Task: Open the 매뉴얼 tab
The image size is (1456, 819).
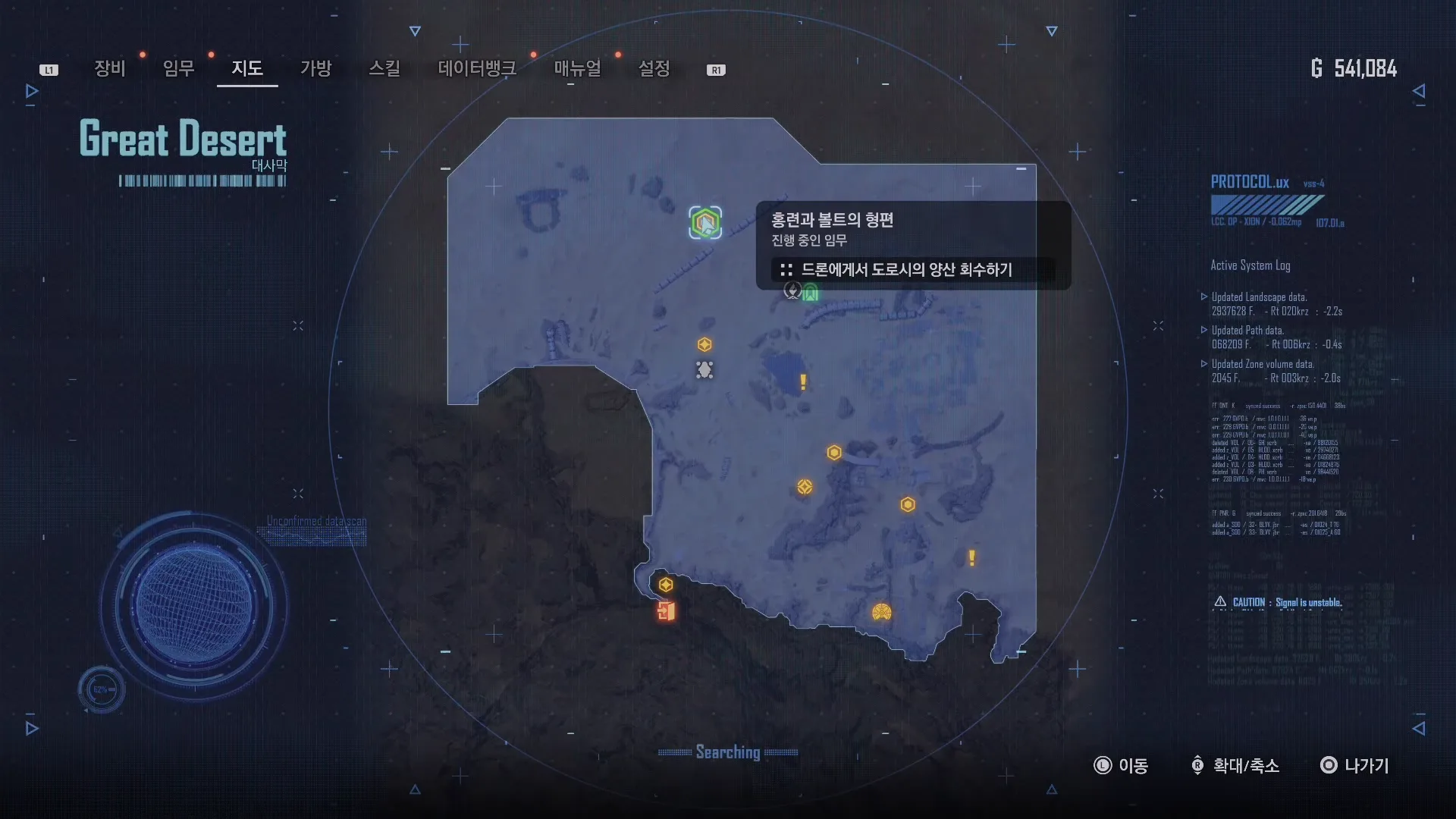Action: click(578, 69)
